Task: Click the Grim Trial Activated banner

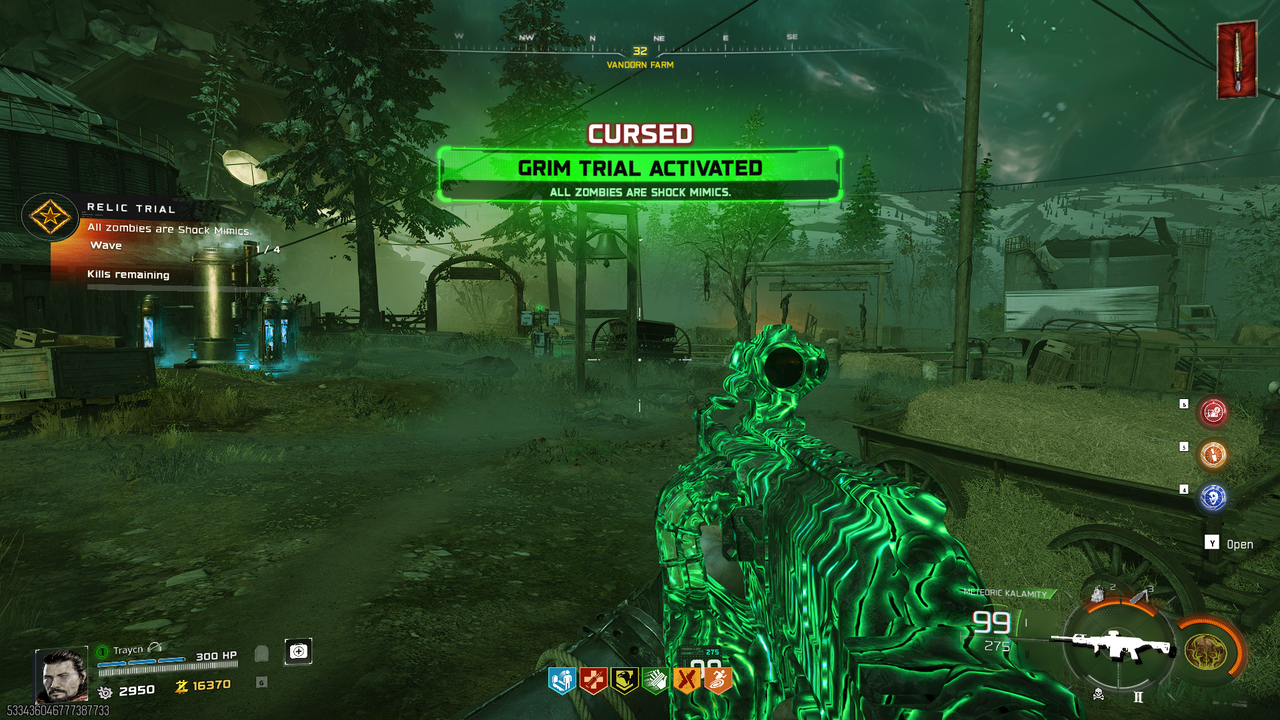Action: [640, 168]
